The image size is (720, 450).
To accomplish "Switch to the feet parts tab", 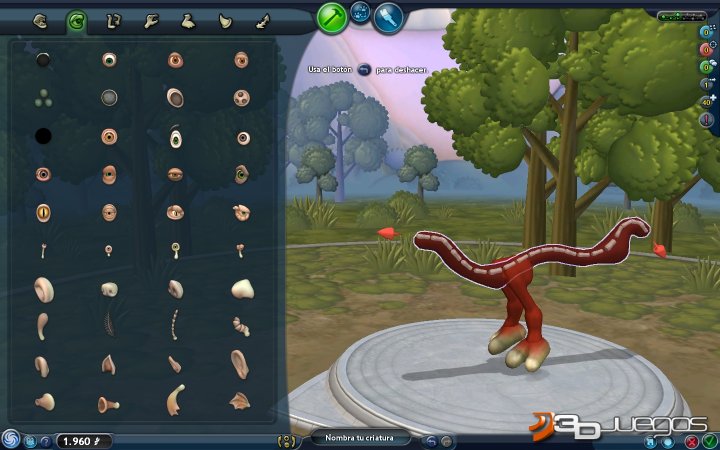I will (187, 20).
